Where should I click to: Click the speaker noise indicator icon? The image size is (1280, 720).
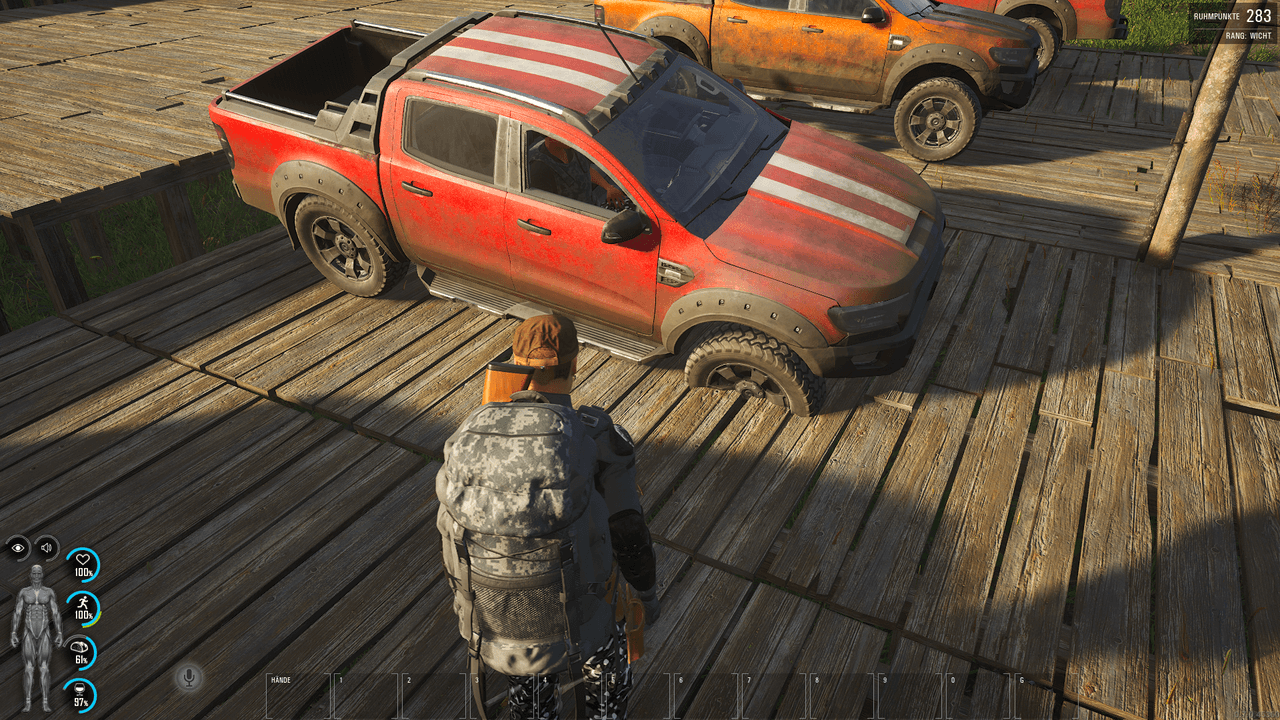coord(46,547)
